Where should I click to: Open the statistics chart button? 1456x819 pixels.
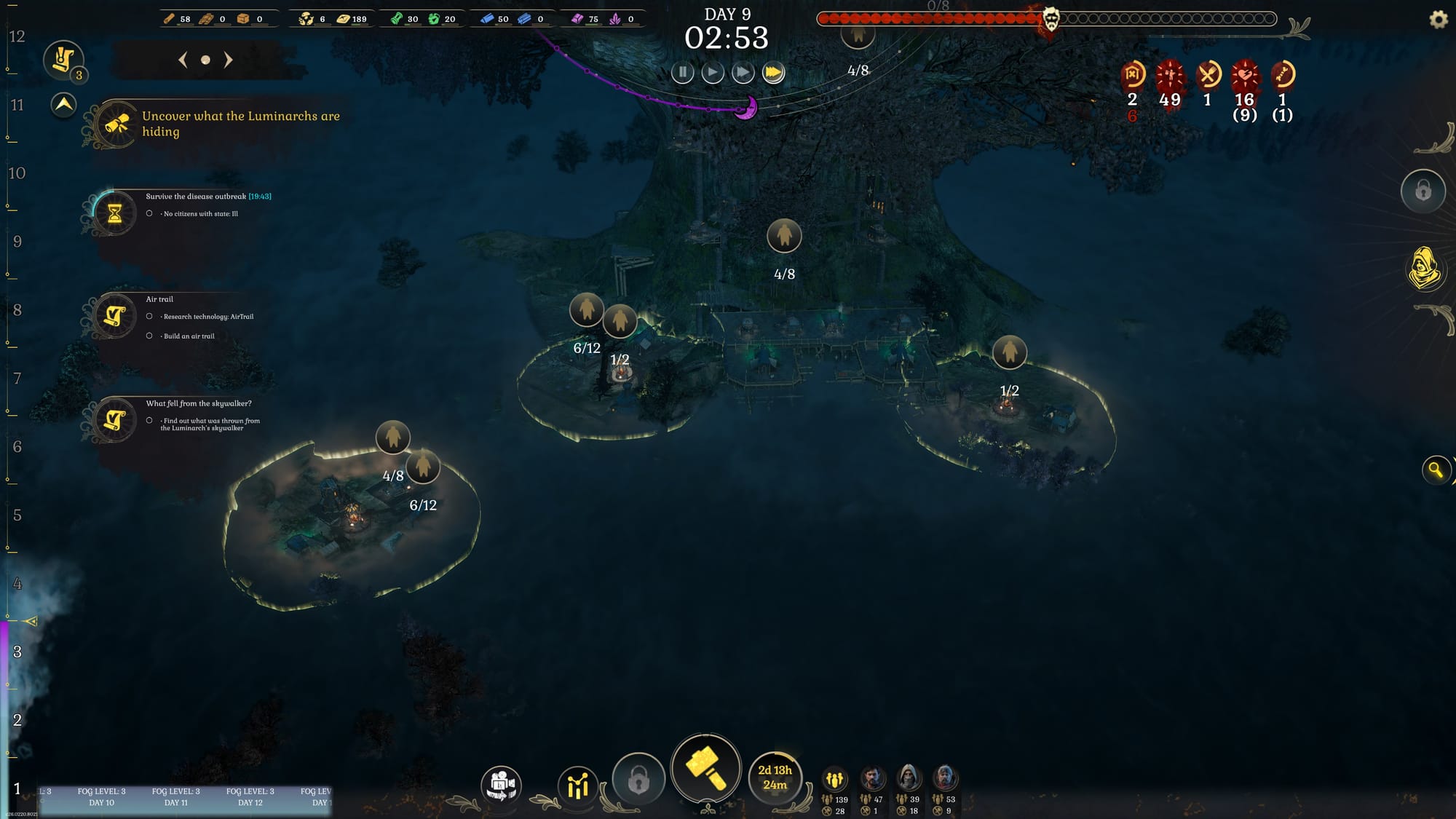click(x=577, y=785)
